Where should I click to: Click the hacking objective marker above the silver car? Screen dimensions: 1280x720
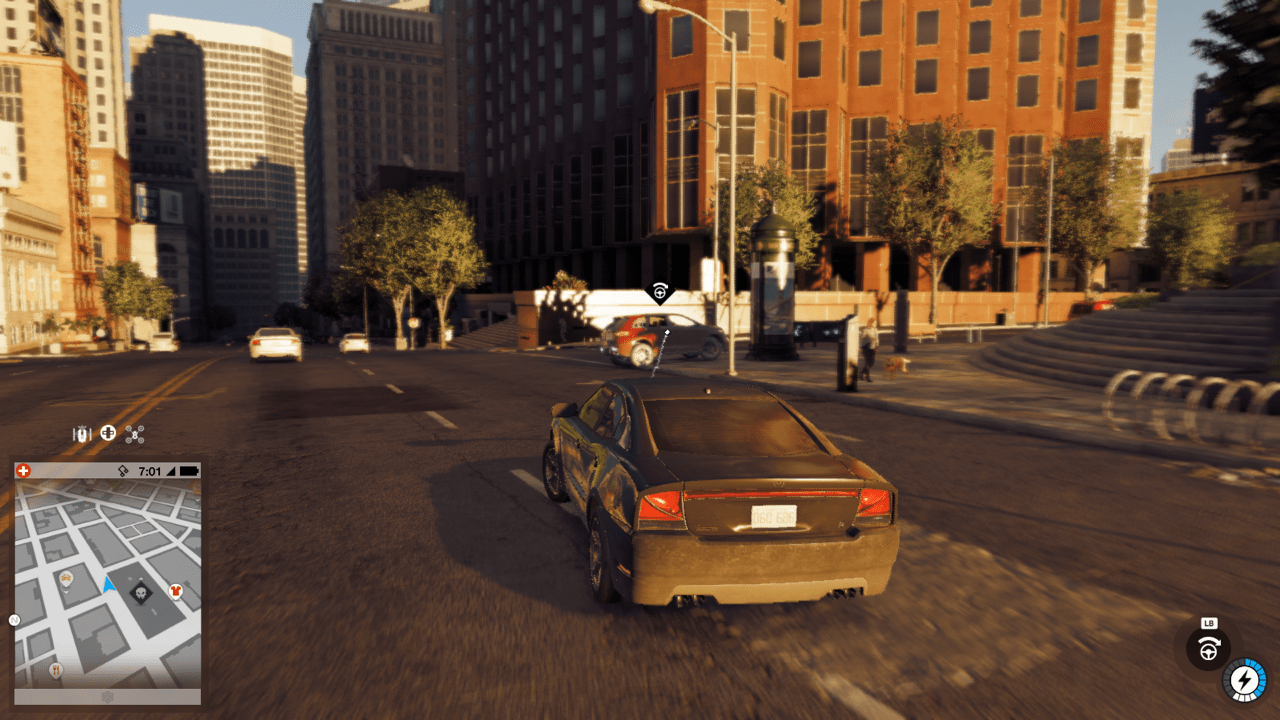(x=660, y=292)
